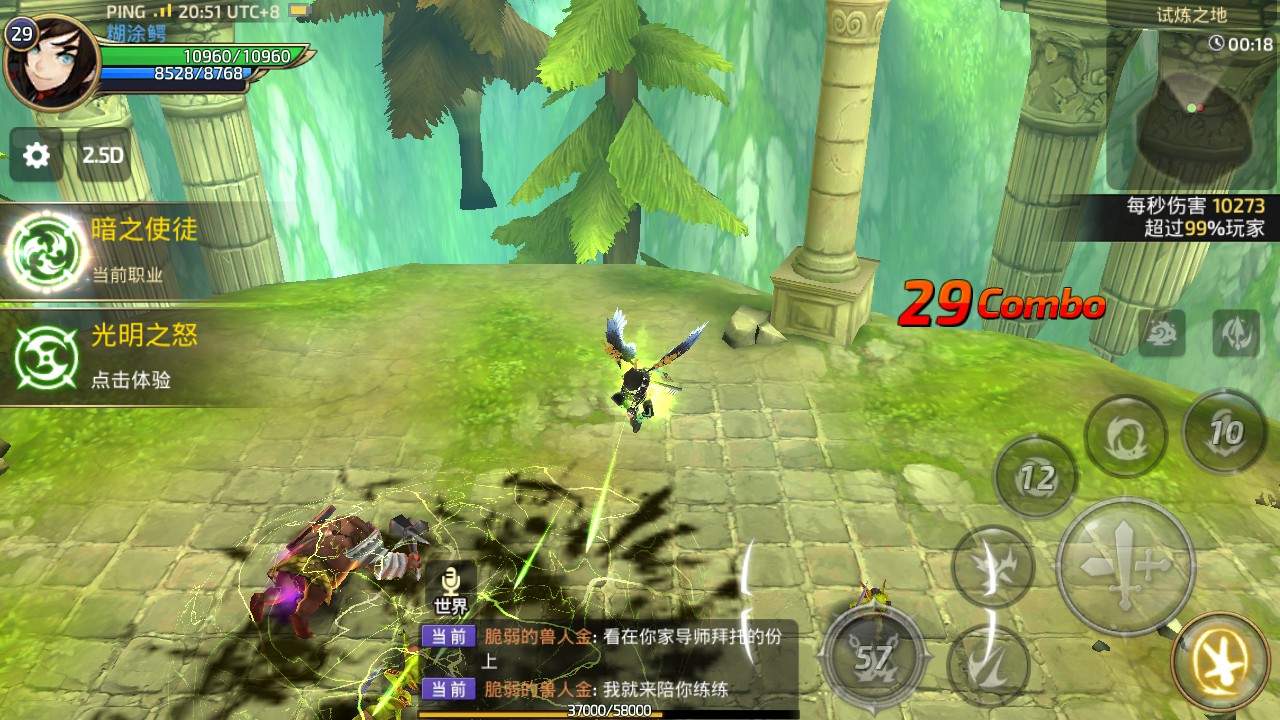This screenshot has height=720, width=1280.
Task: Open the gear settings menu
Action: 37,155
